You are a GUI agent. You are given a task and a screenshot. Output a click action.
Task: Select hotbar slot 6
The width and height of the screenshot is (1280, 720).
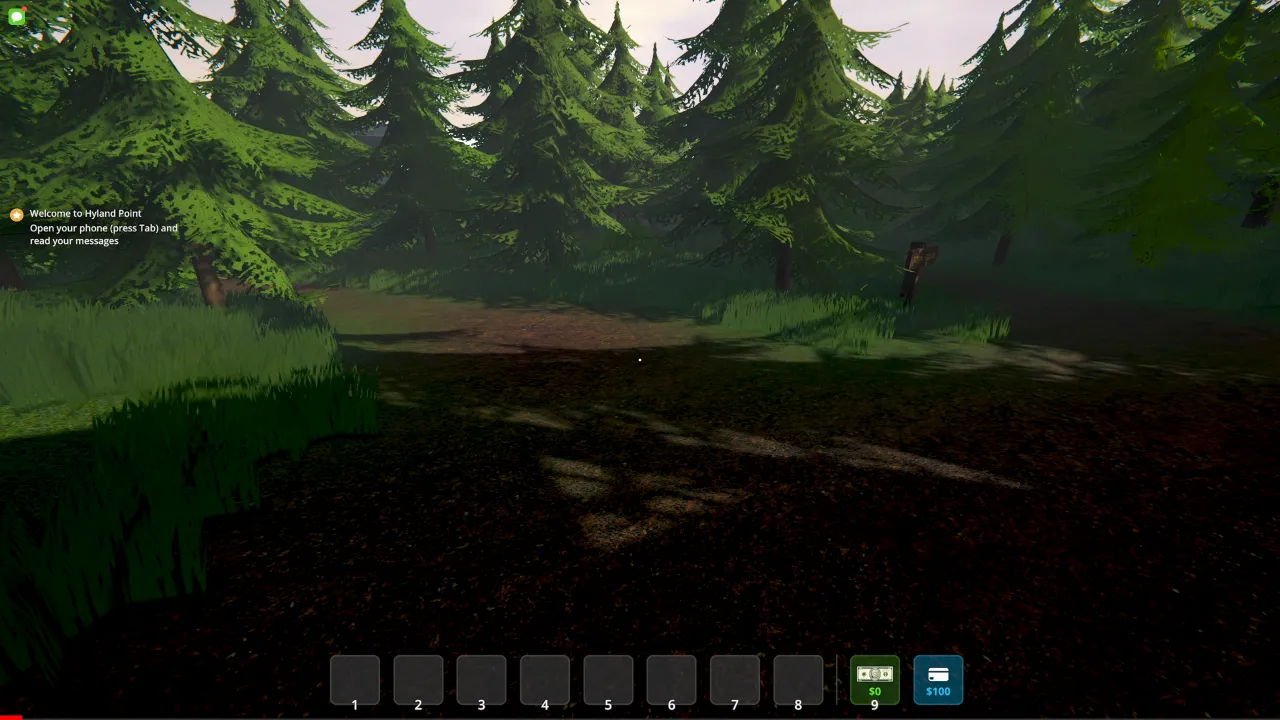coord(671,678)
